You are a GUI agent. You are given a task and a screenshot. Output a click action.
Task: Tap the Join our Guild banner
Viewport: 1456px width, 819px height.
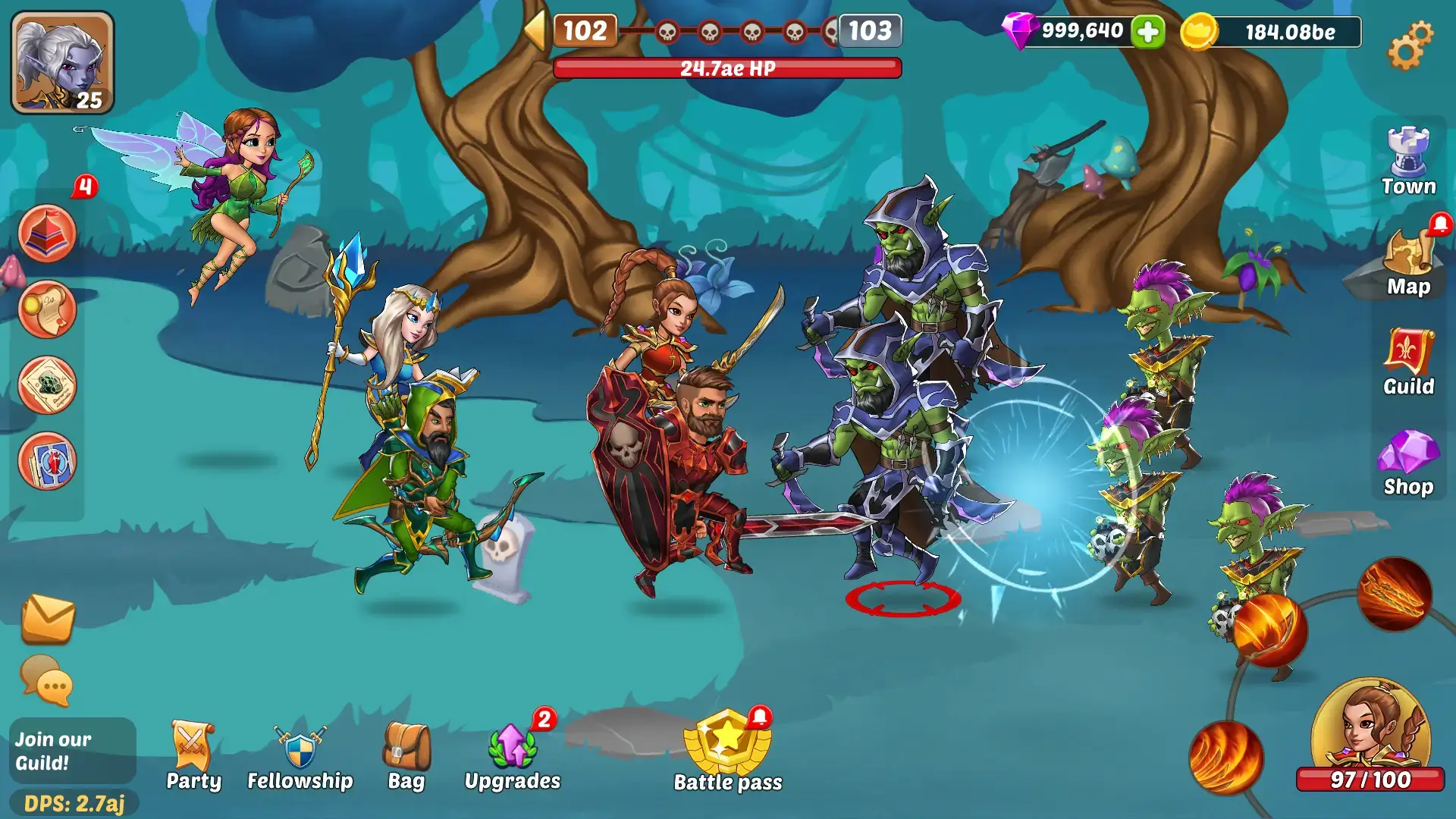(x=72, y=751)
